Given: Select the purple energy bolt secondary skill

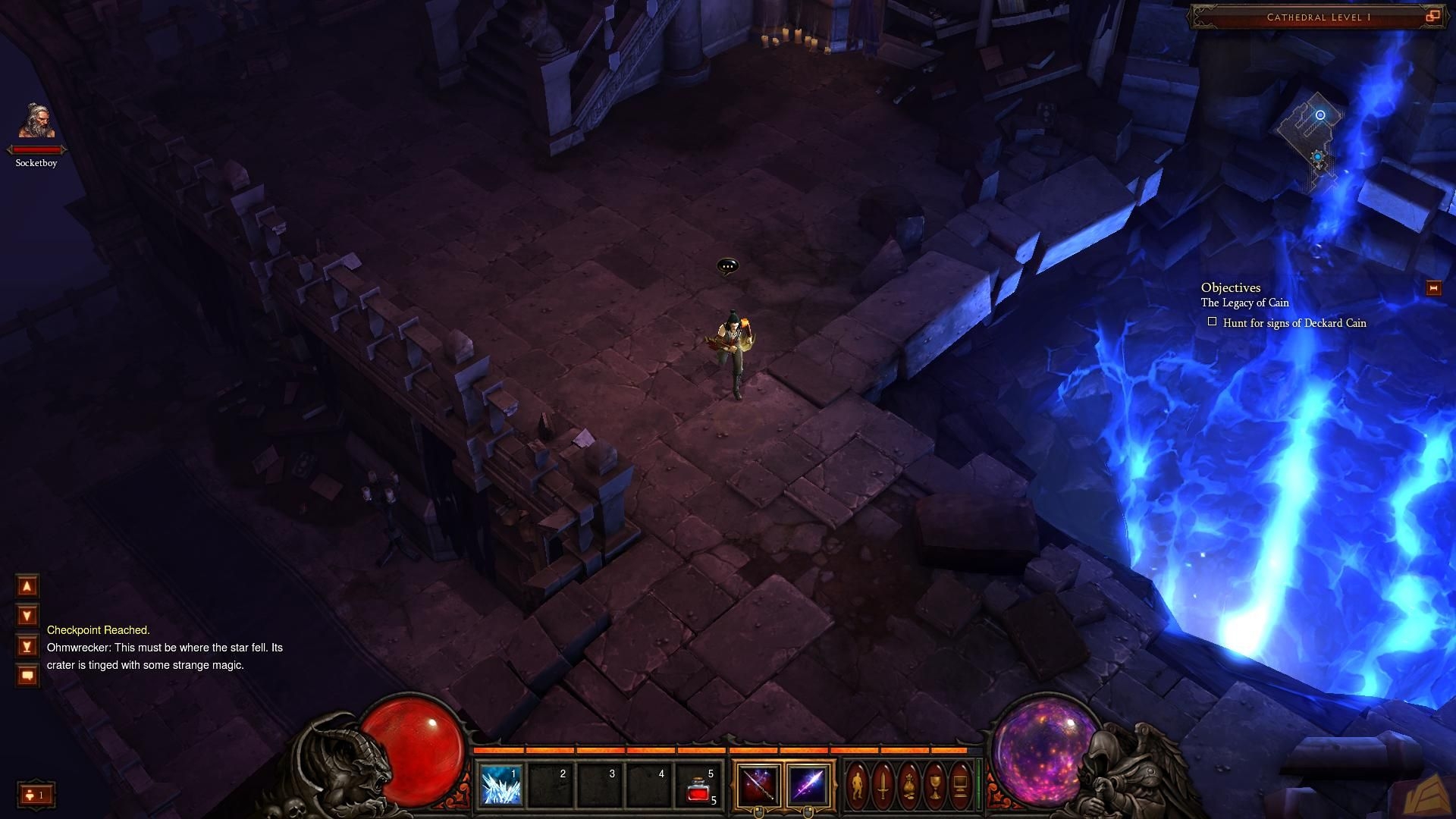Looking at the screenshot, I should (808, 785).
